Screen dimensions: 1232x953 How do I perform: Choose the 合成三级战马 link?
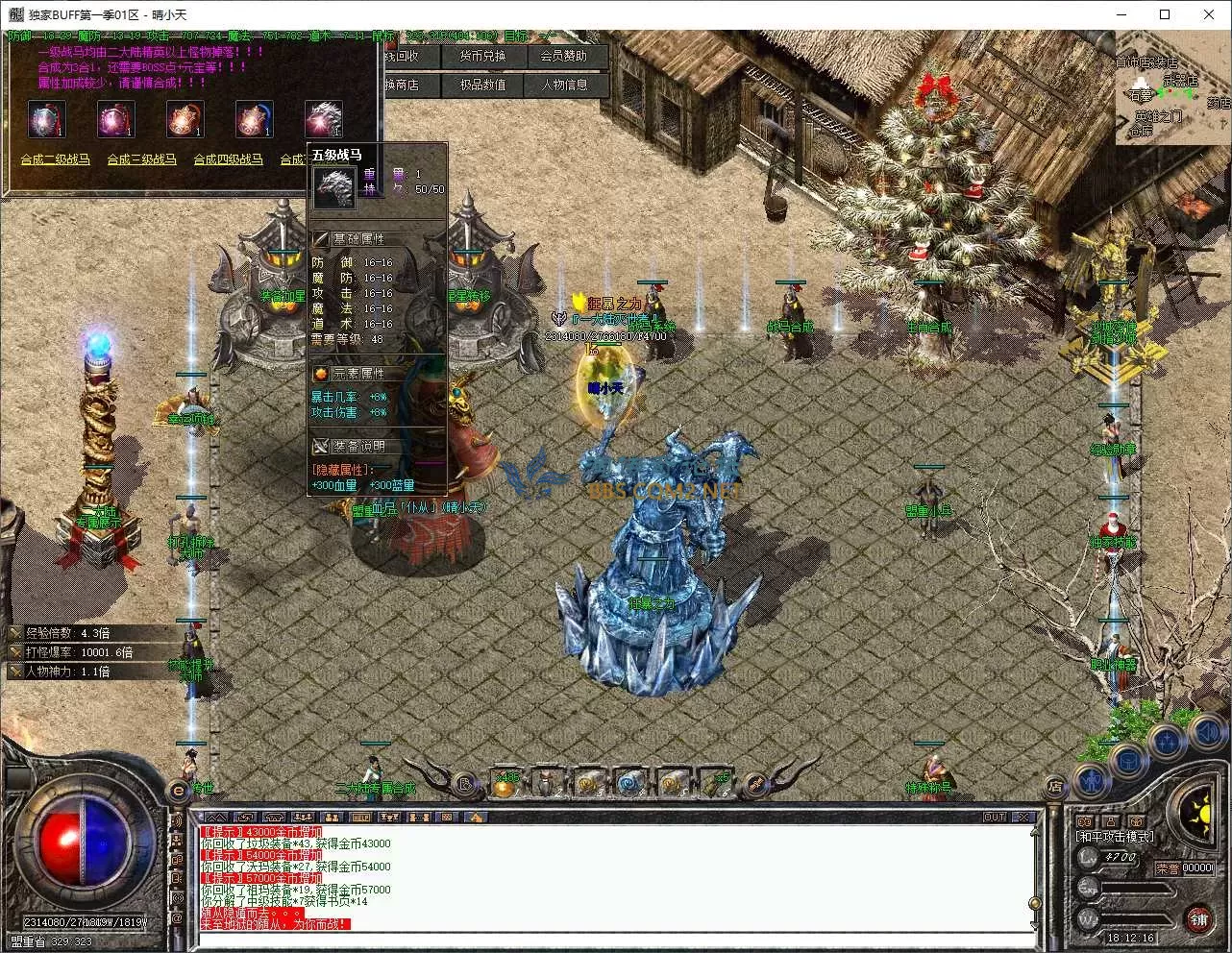tap(142, 159)
